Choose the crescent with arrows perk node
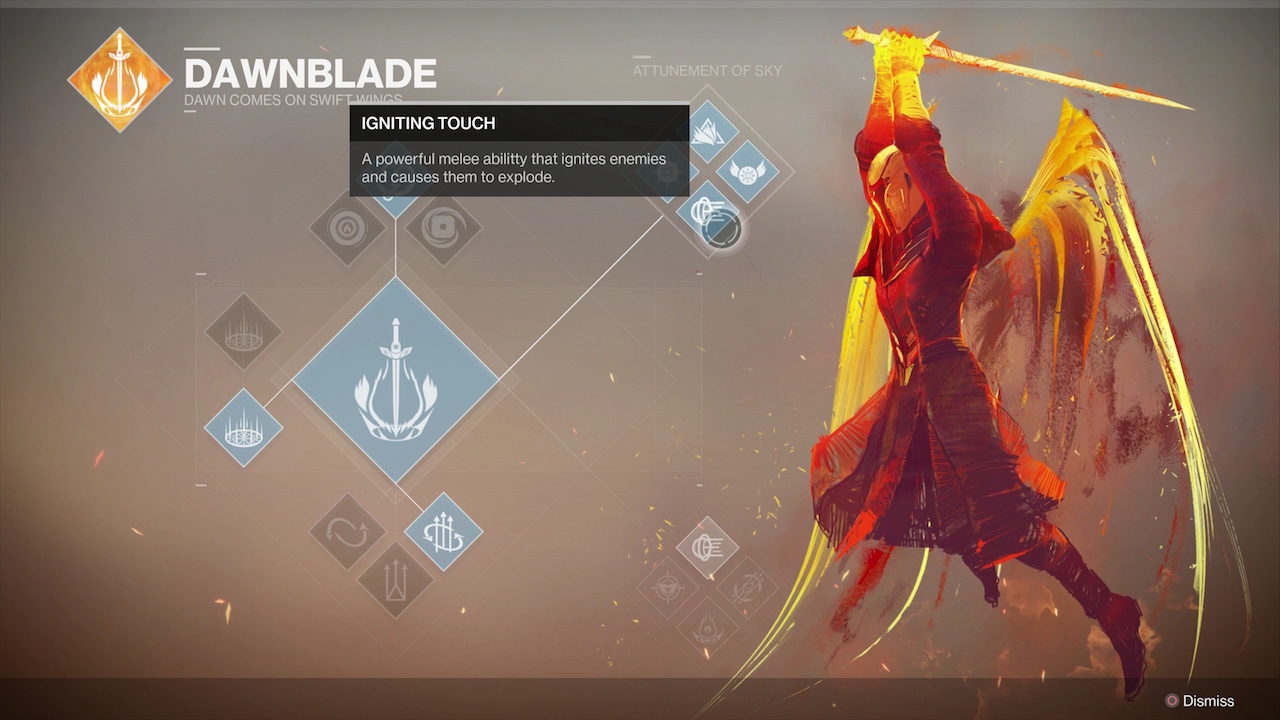Image resolution: width=1280 pixels, height=720 pixels. [747, 587]
